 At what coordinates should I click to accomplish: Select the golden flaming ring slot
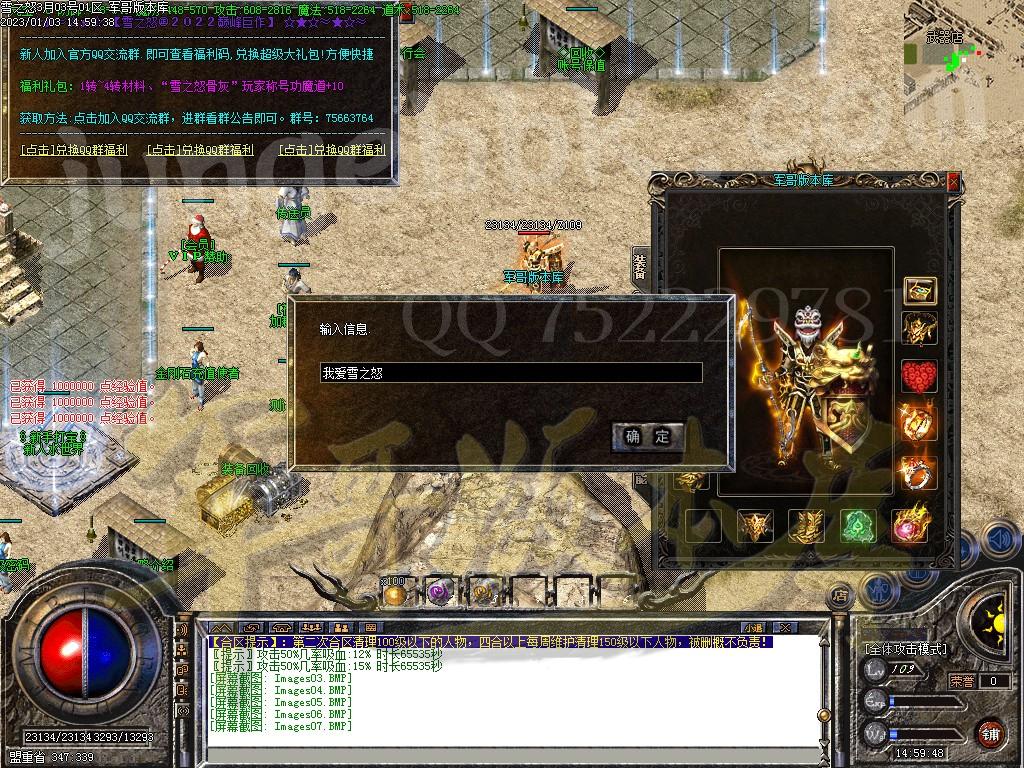[x=919, y=423]
